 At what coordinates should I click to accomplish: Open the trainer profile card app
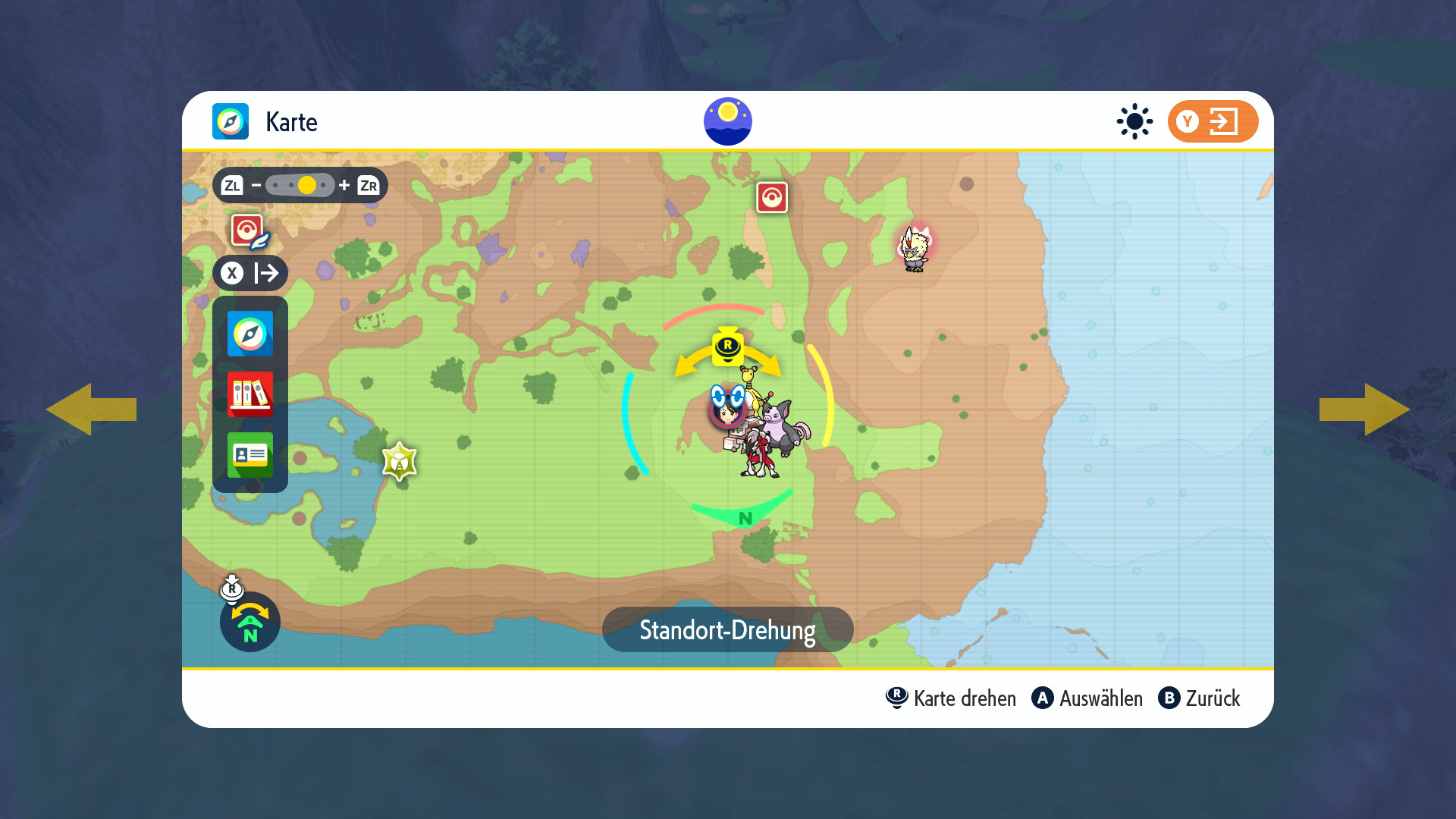pos(249,454)
